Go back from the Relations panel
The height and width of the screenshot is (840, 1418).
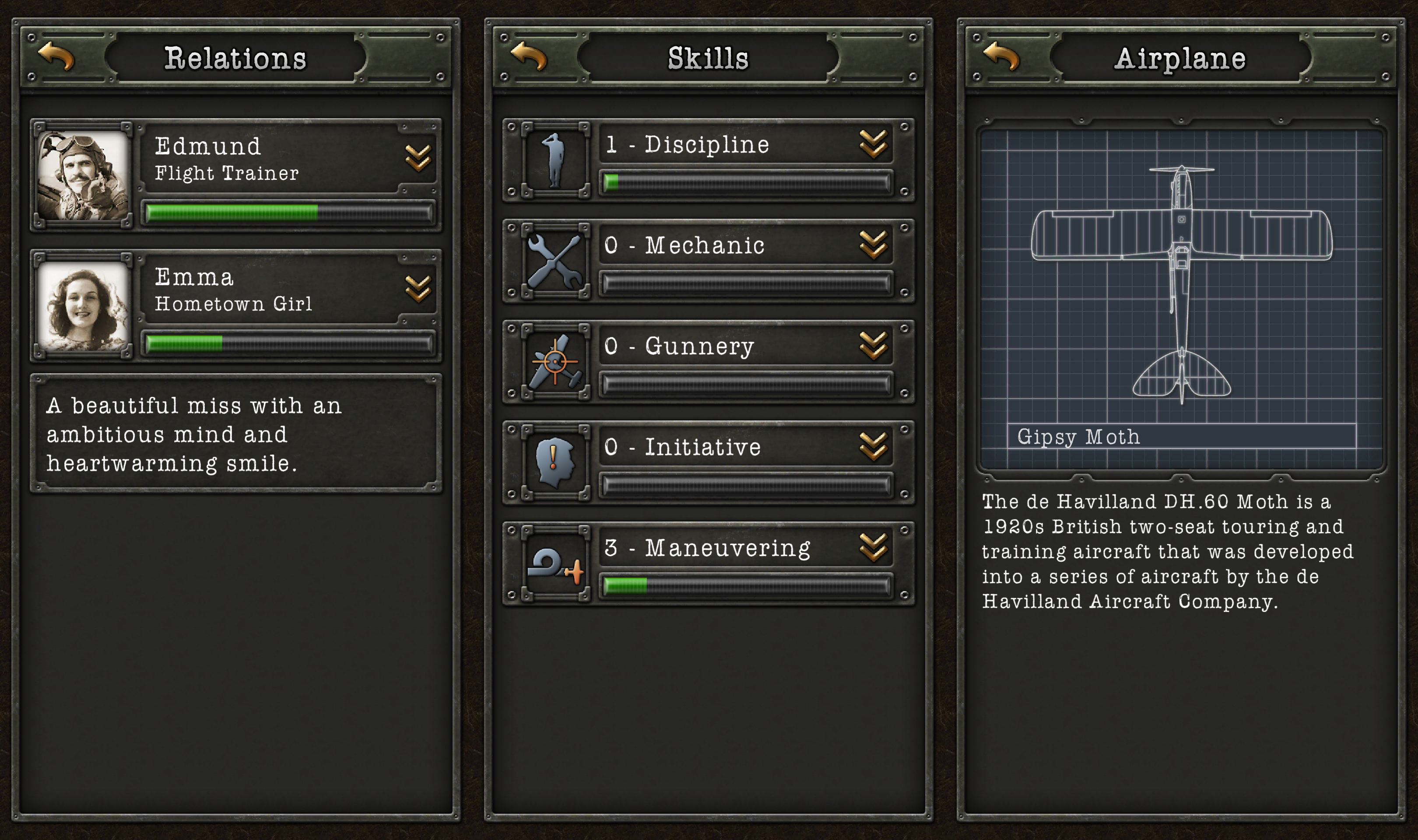pyautogui.click(x=56, y=56)
